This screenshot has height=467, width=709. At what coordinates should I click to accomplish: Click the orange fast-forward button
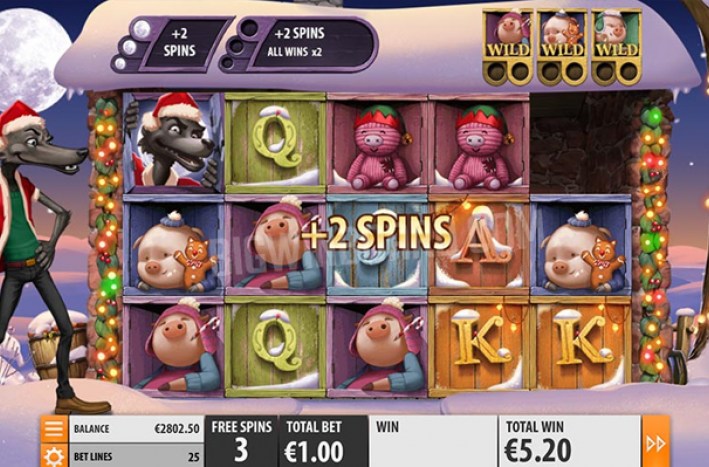655,441
